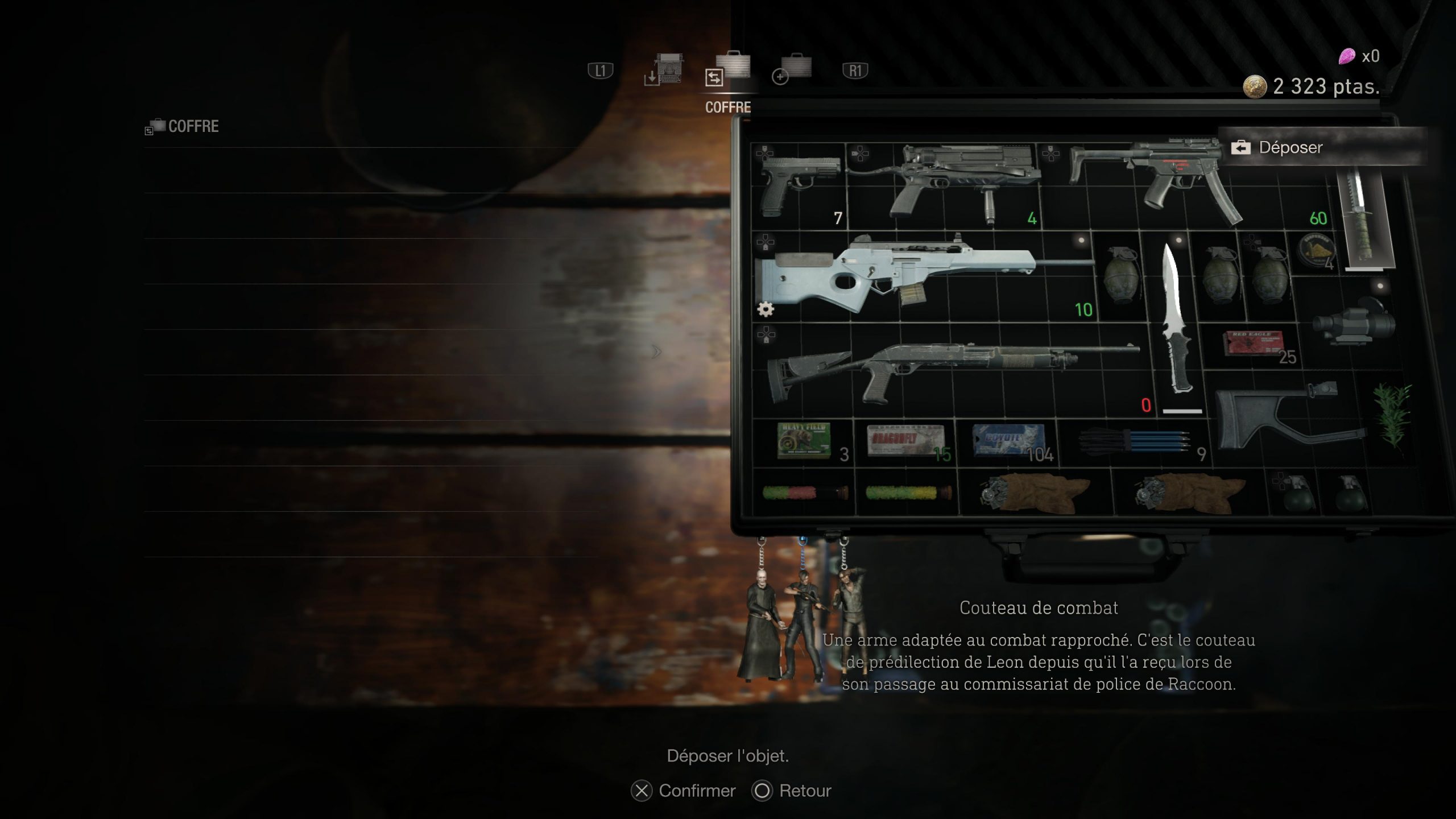Select the black handgun slot

tap(799, 183)
